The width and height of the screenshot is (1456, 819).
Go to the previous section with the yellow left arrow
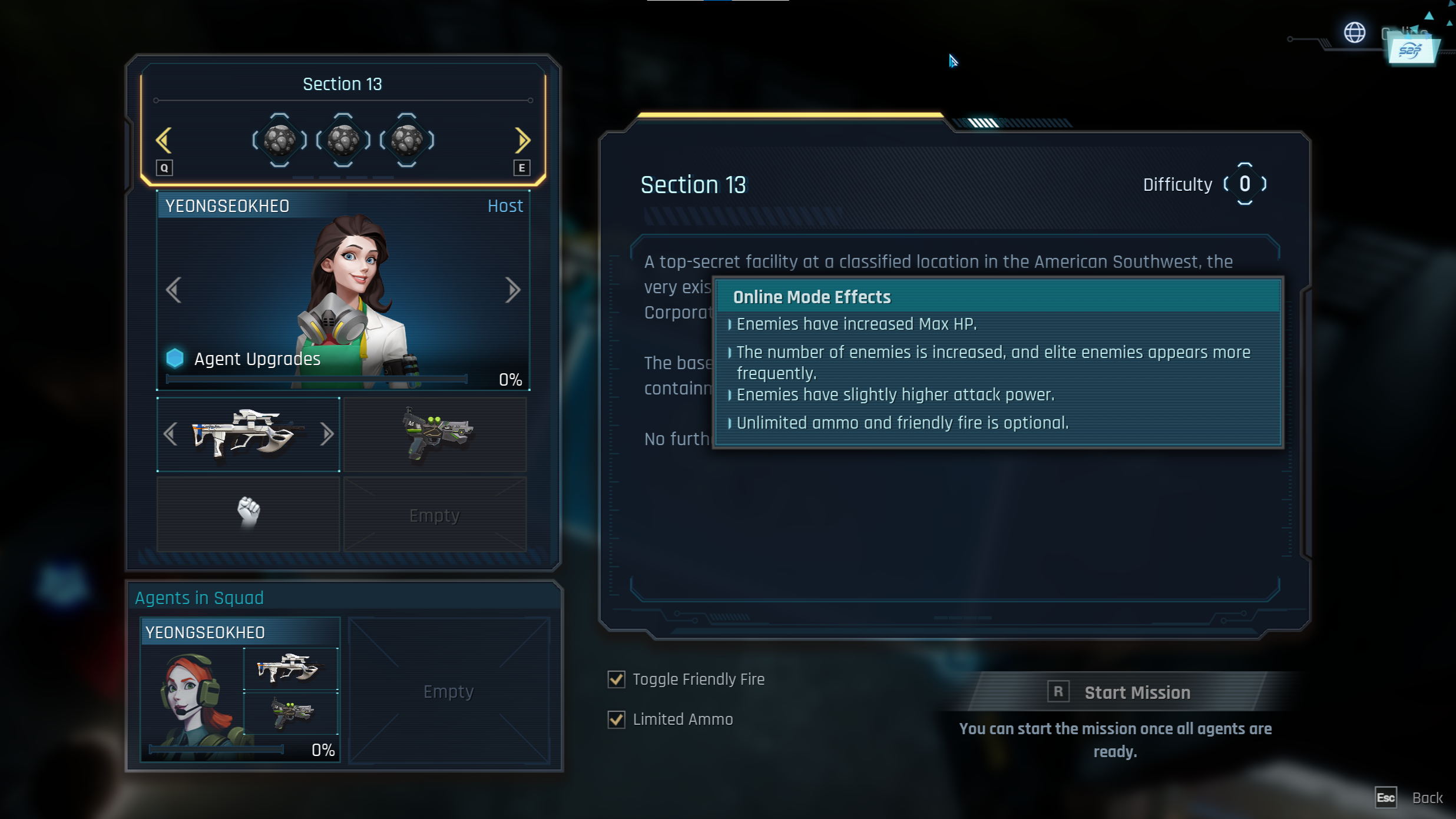(164, 140)
